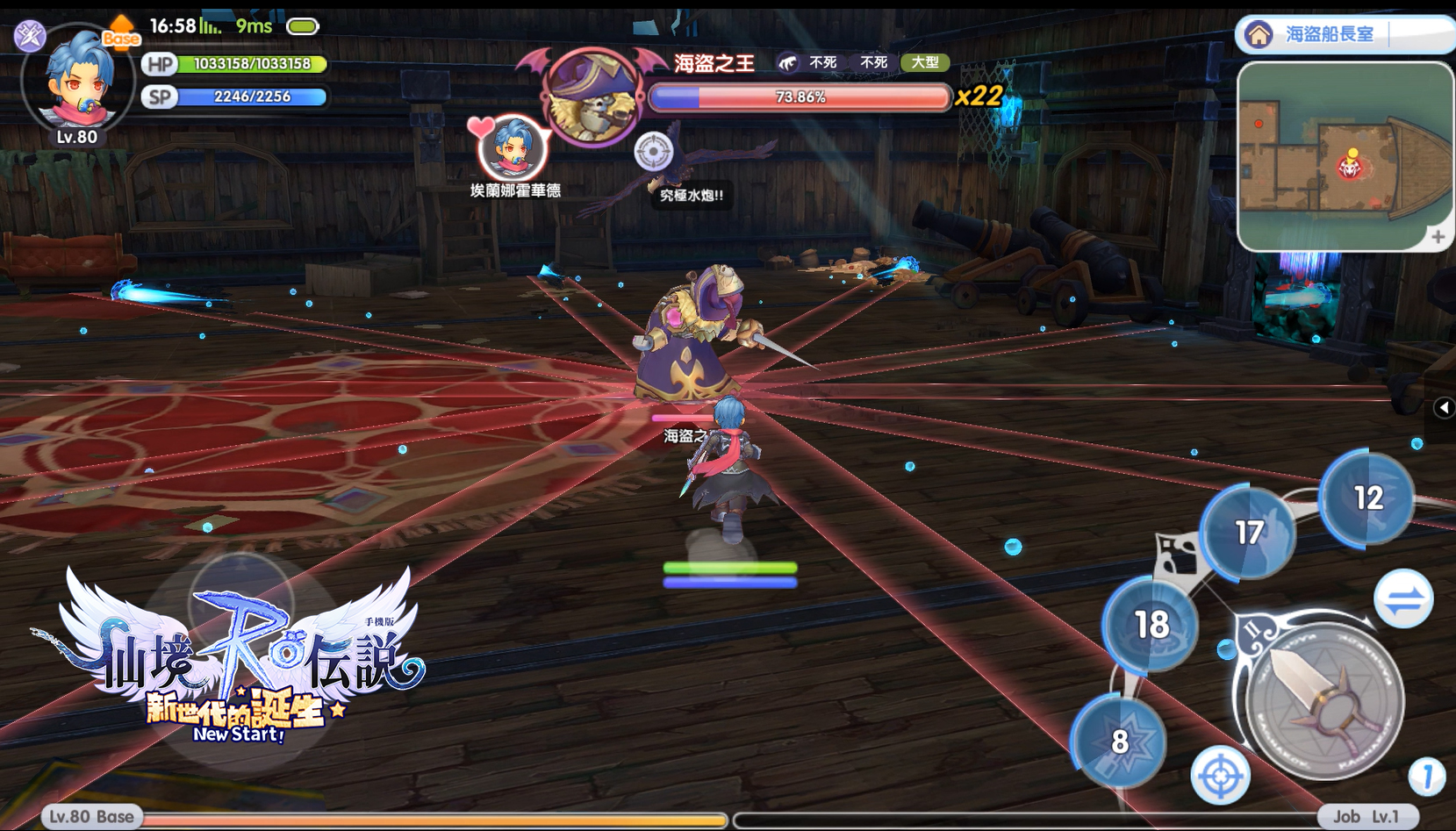
Task: Open the crossed swords icon in the corner
Action: pos(29,35)
